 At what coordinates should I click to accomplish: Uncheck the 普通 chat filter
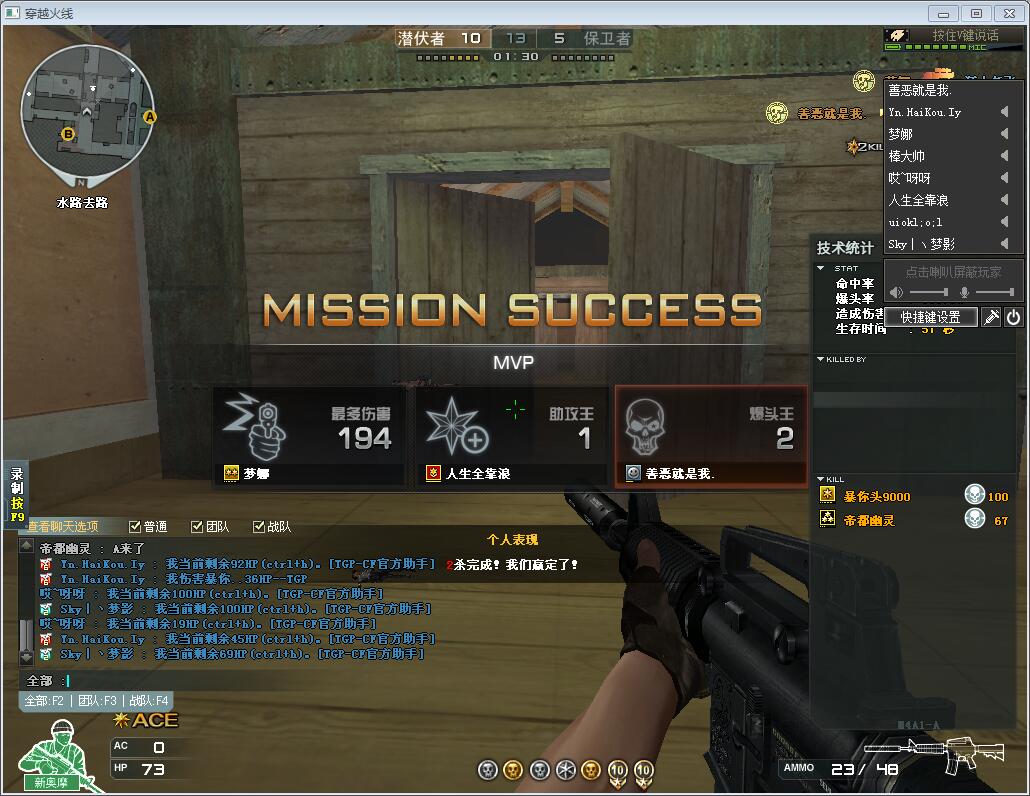pyautogui.click(x=136, y=526)
